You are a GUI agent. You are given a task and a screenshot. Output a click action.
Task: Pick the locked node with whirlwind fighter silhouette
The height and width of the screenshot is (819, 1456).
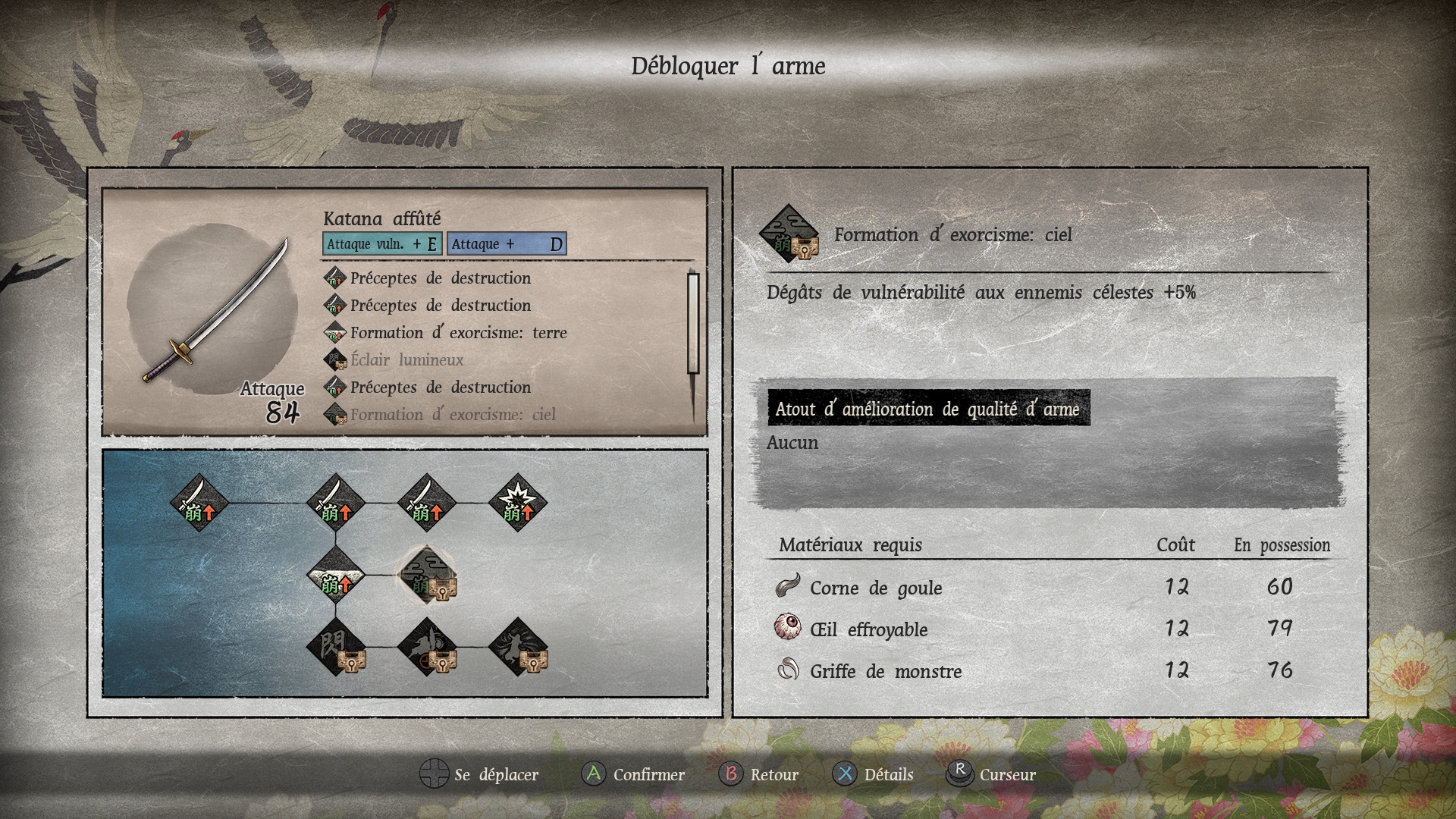(x=518, y=647)
